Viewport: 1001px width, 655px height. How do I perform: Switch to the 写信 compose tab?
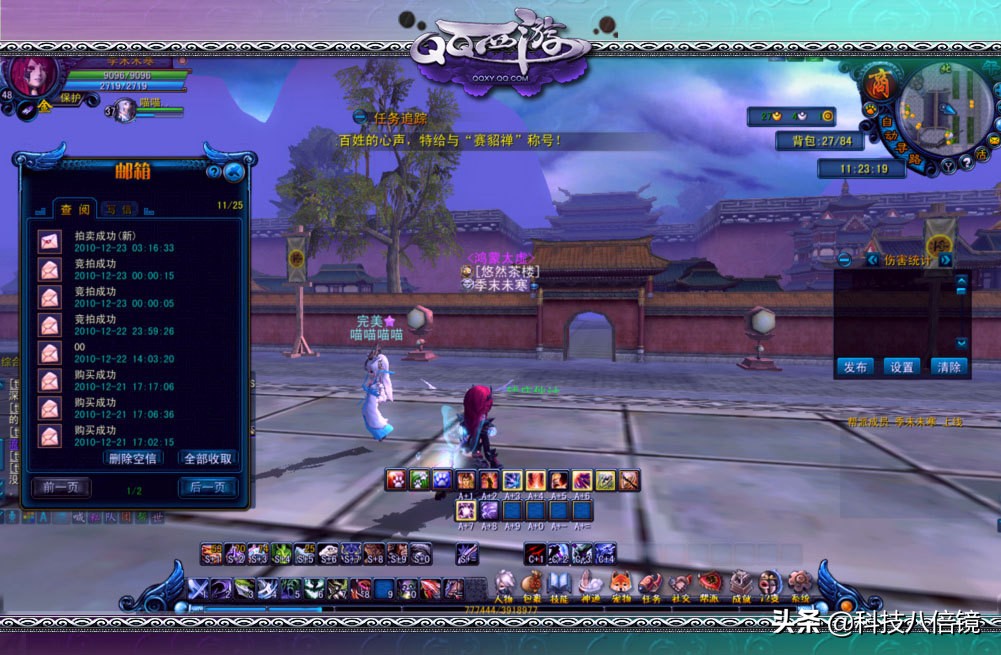[119, 209]
